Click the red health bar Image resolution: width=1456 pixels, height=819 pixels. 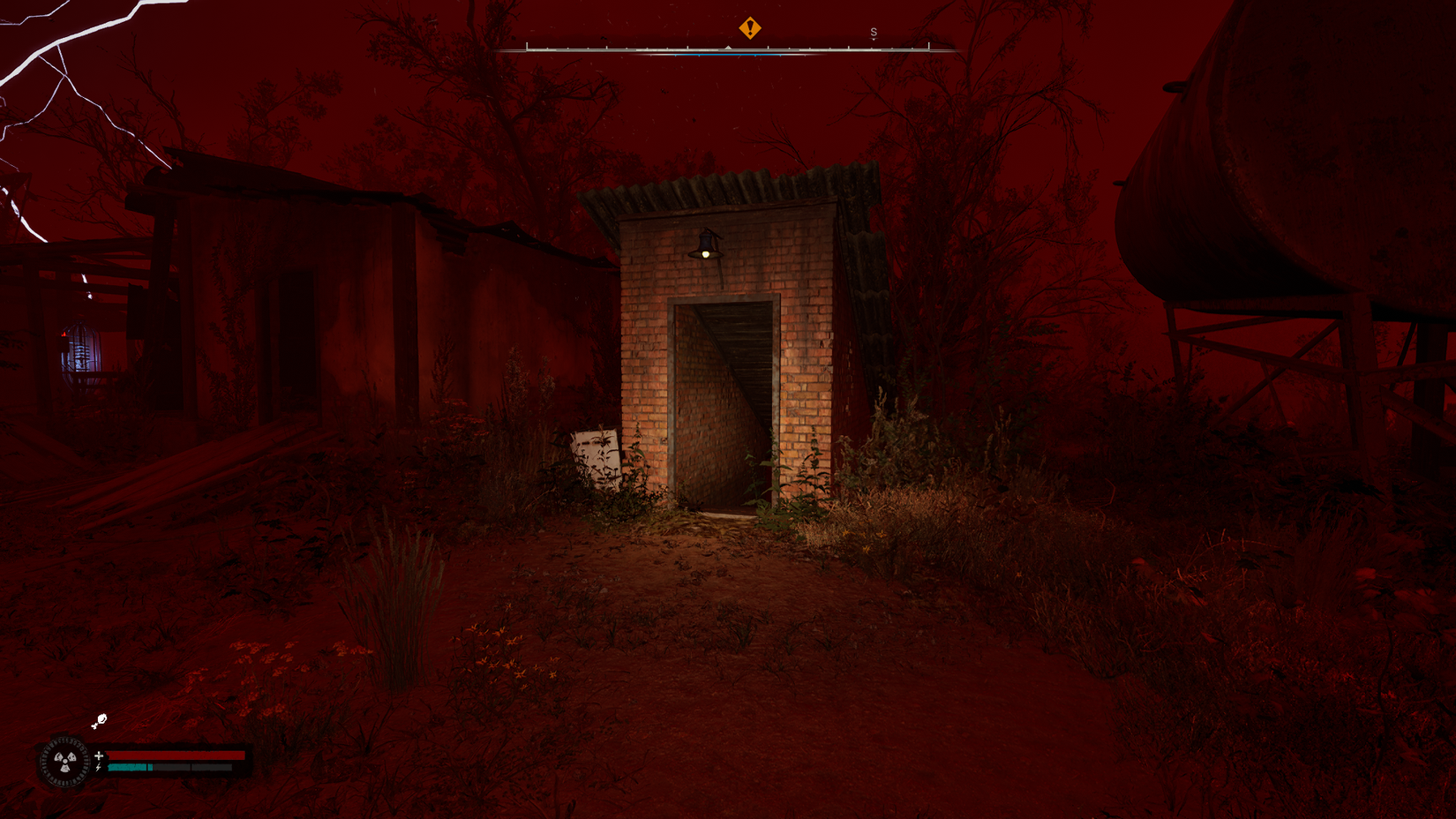175,755
